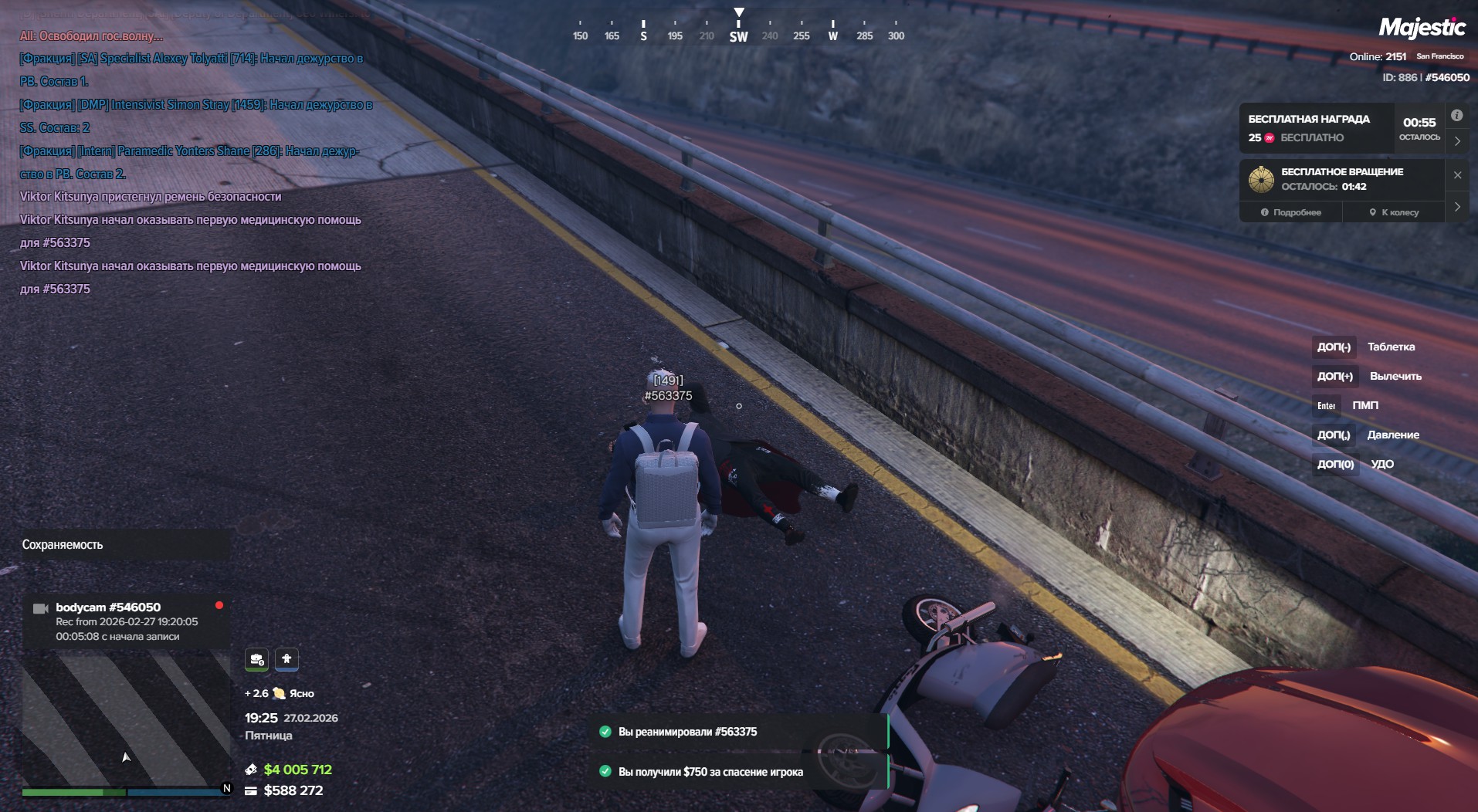This screenshot has width=1478, height=812.
Task: Open the briefcase with dollar status icon
Action: [257, 659]
